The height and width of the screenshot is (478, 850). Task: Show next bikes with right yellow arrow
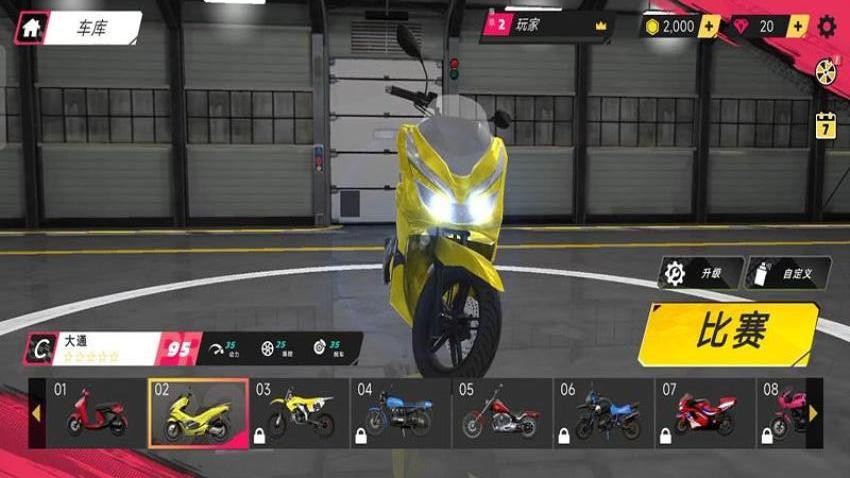click(813, 412)
